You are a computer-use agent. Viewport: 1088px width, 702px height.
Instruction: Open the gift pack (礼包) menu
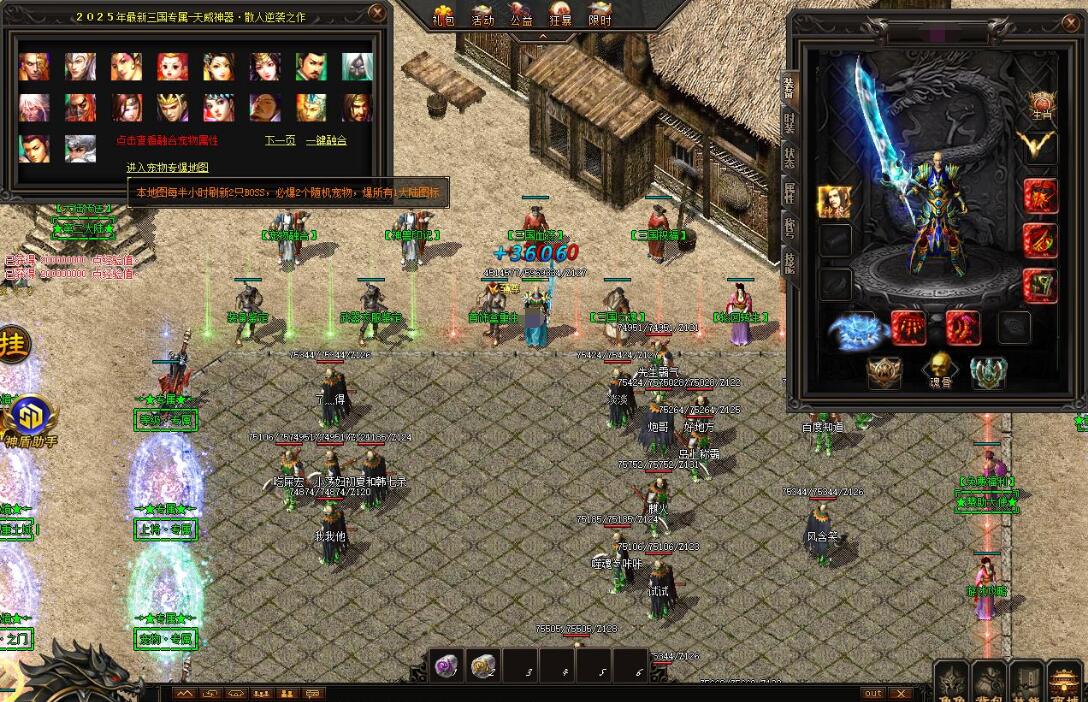pos(443,15)
